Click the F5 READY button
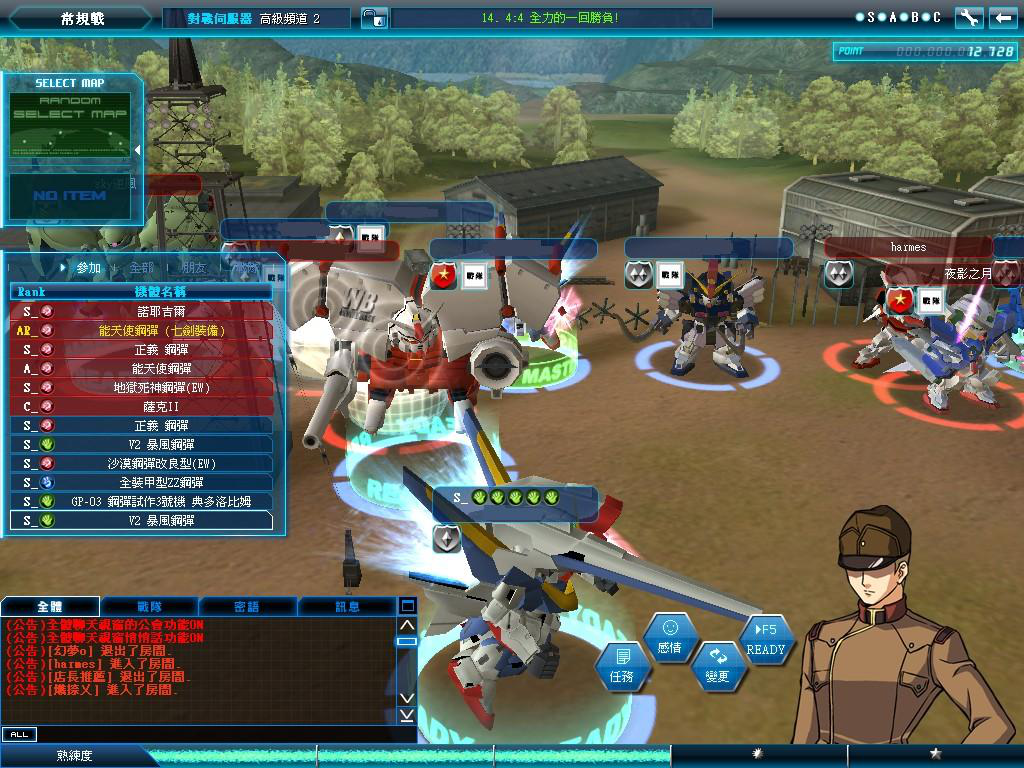This screenshot has height=768, width=1024. (766, 640)
